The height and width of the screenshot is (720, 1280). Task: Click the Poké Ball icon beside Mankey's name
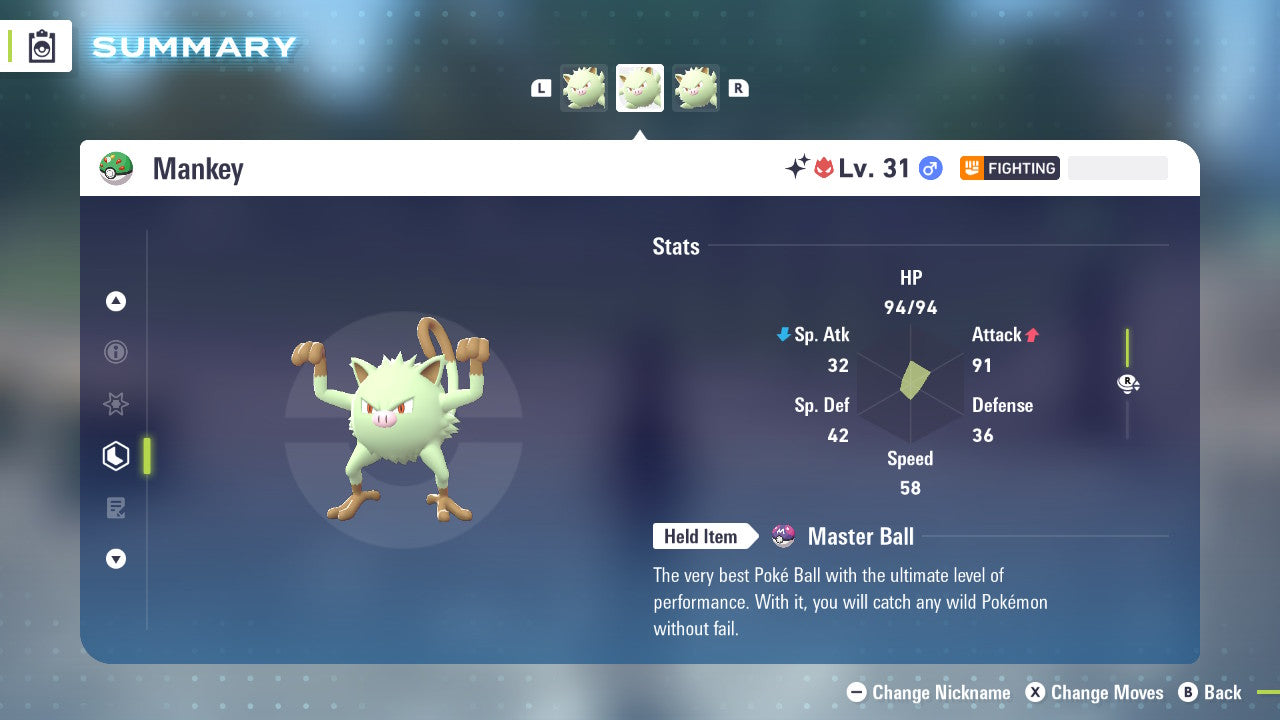pos(116,167)
